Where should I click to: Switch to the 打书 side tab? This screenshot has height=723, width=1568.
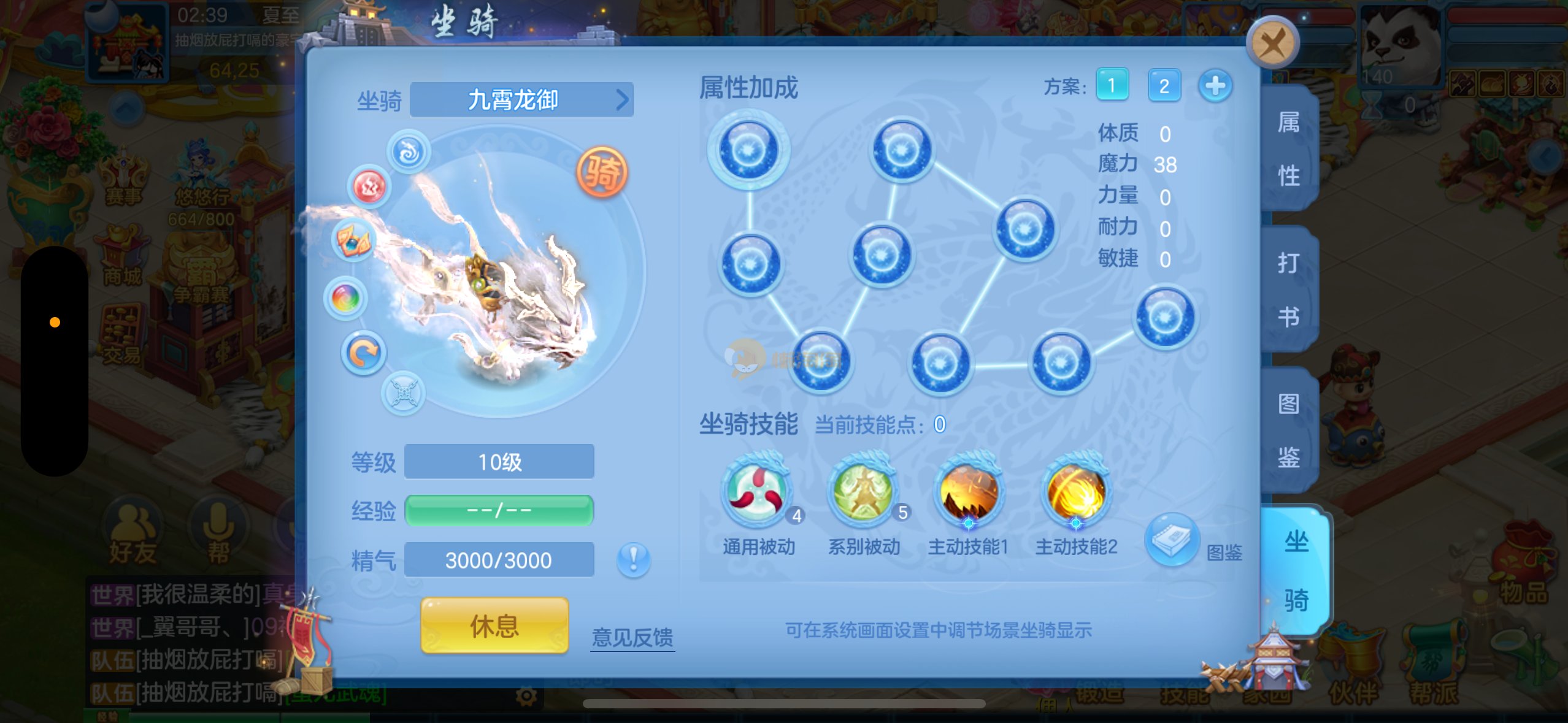(x=1289, y=289)
